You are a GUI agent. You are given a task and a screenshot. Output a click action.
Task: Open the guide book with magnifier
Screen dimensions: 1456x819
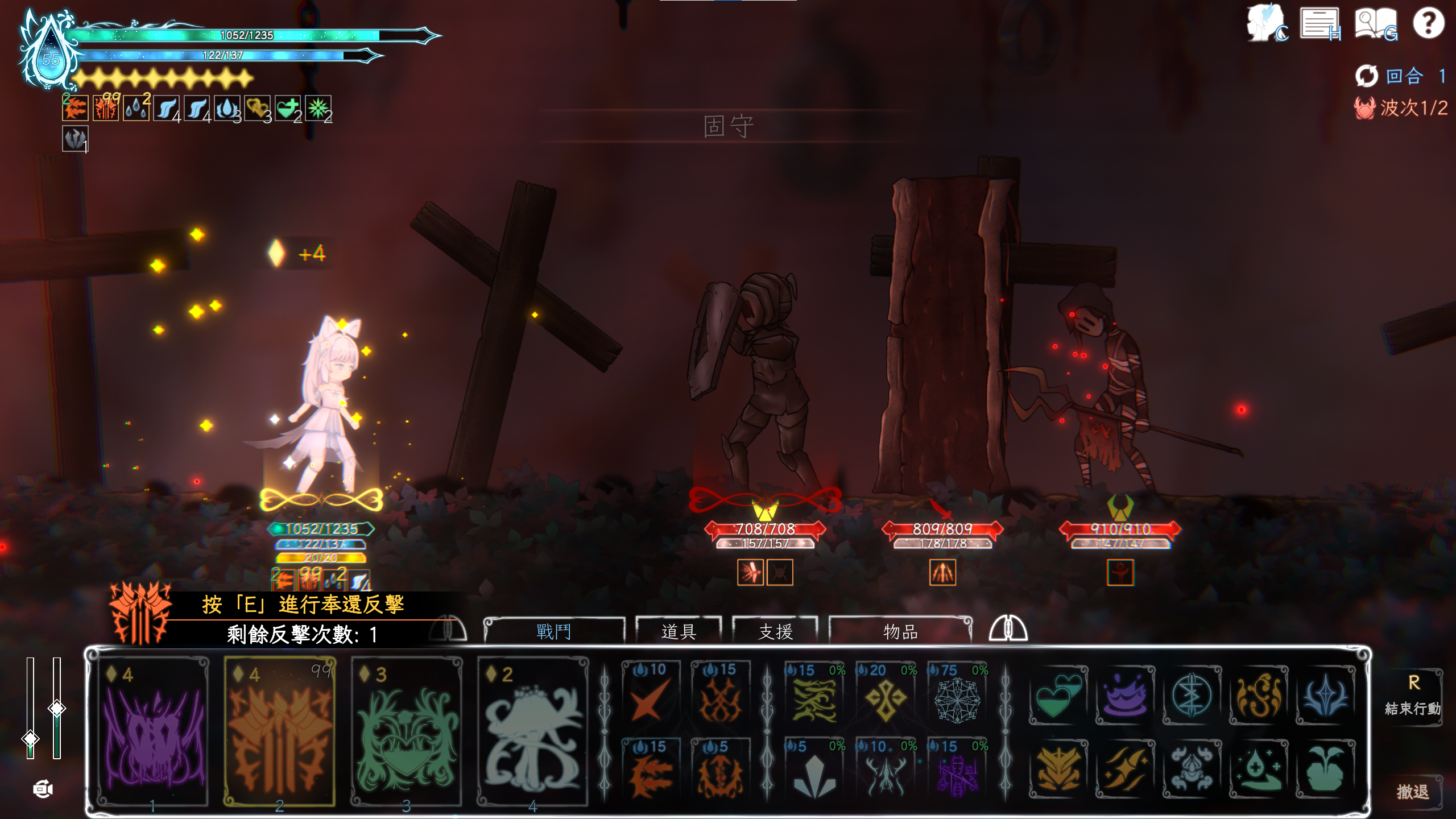[x=1375, y=24]
